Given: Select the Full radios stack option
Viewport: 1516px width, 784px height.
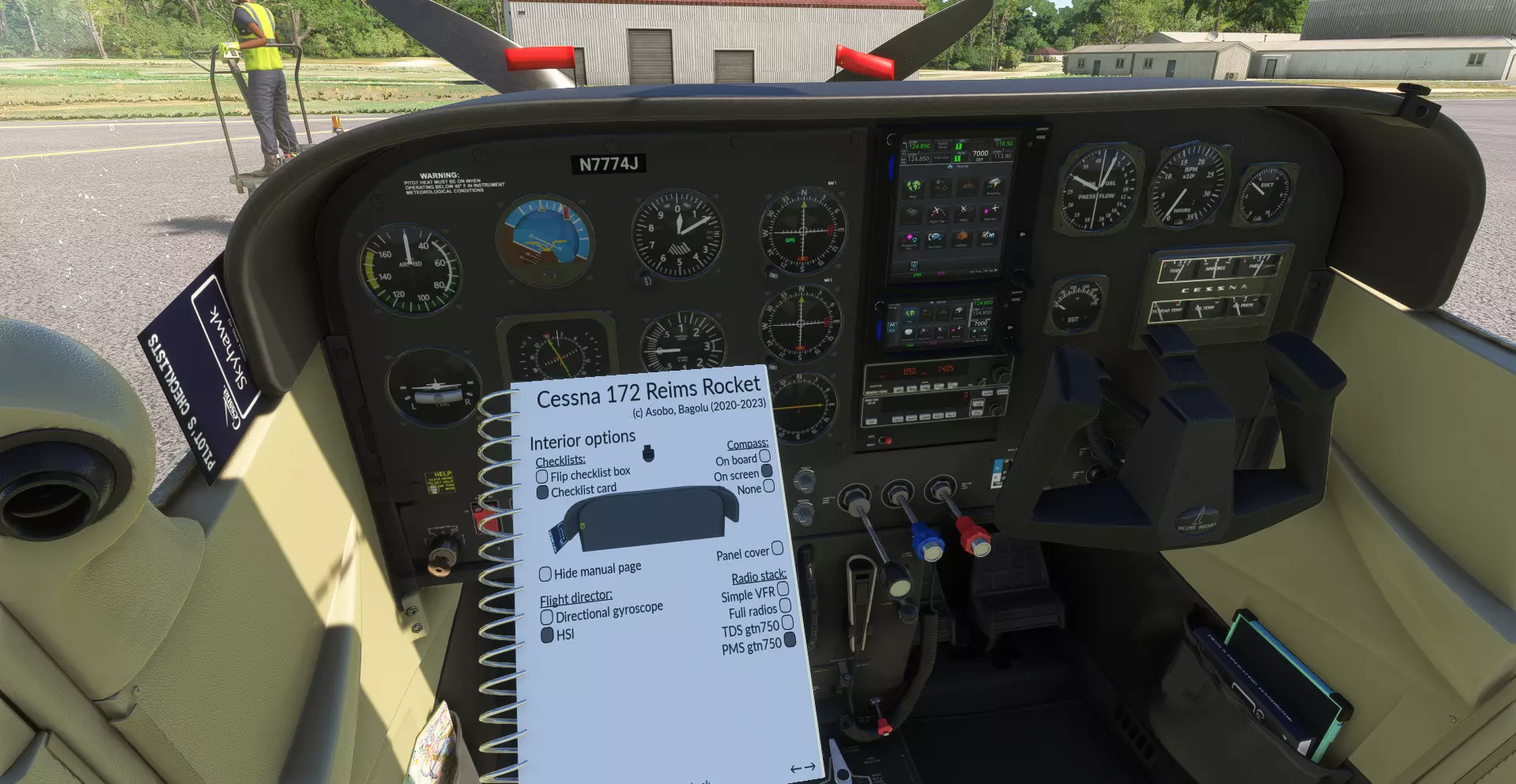Looking at the screenshot, I should pos(785,606).
